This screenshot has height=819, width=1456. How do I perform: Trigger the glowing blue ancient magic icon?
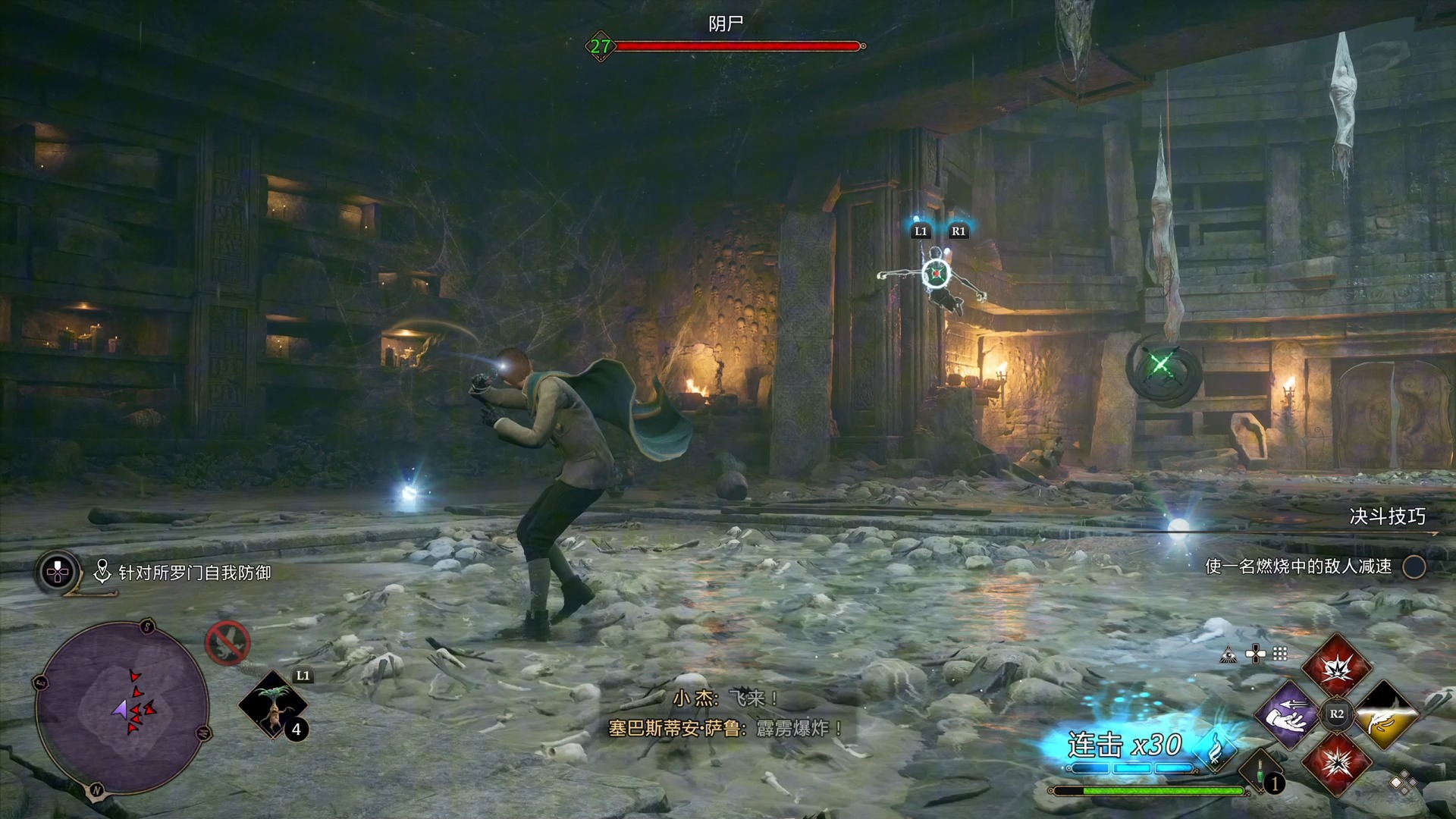(x=1216, y=750)
